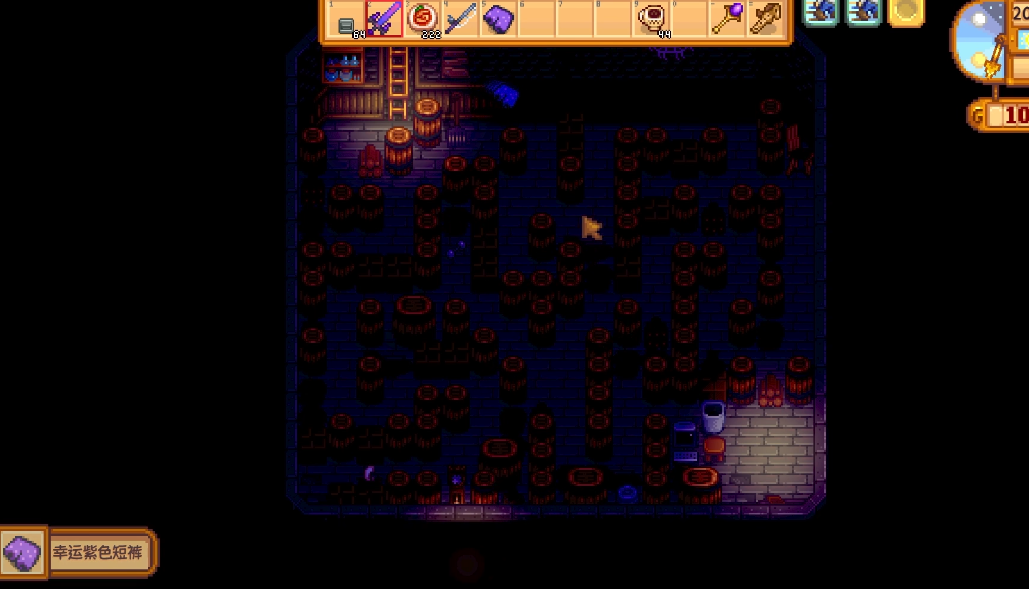The width and height of the screenshot is (1029, 589).
Task: Choose the red food stack of 222
Action: coord(423,19)
